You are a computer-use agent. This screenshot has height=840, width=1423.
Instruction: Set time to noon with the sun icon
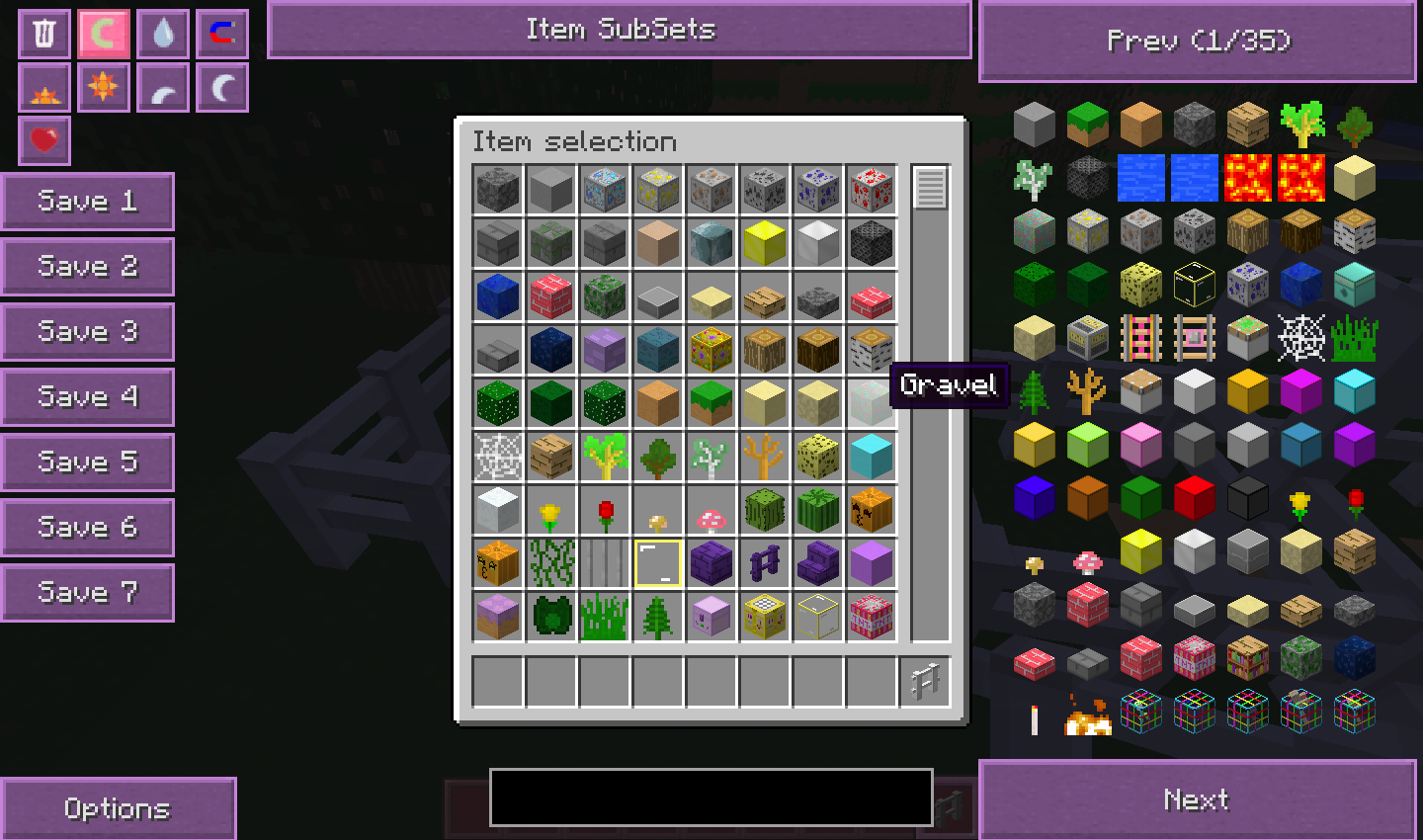[103, 87]
